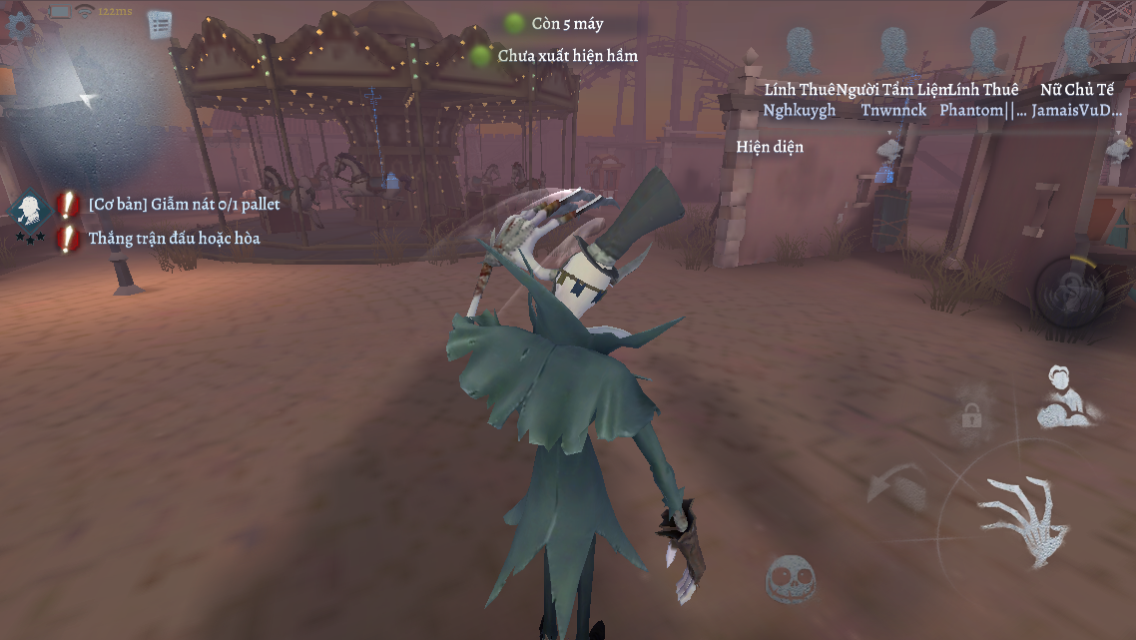
Task: Activate the skull face ability
Action: 790,579
